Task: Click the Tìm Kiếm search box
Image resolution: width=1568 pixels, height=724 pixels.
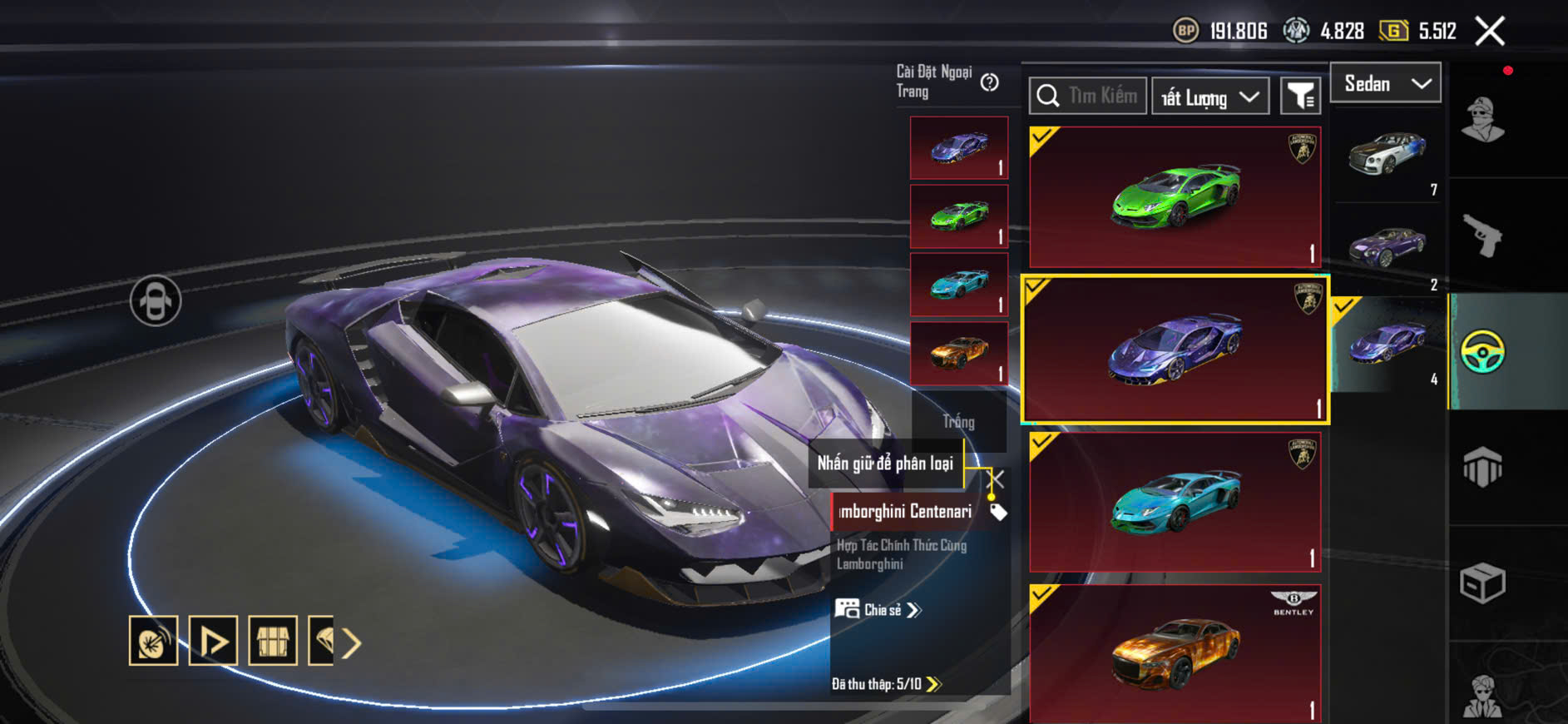Action: coord(1088,97)
